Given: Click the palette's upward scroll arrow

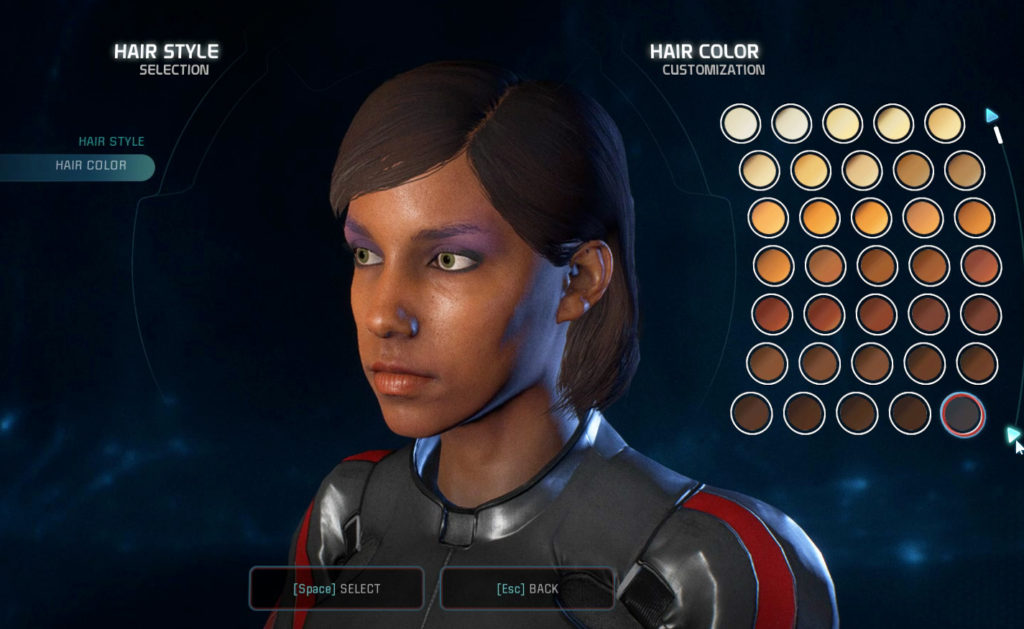Looking at the screenshot, I should (991, 116).
